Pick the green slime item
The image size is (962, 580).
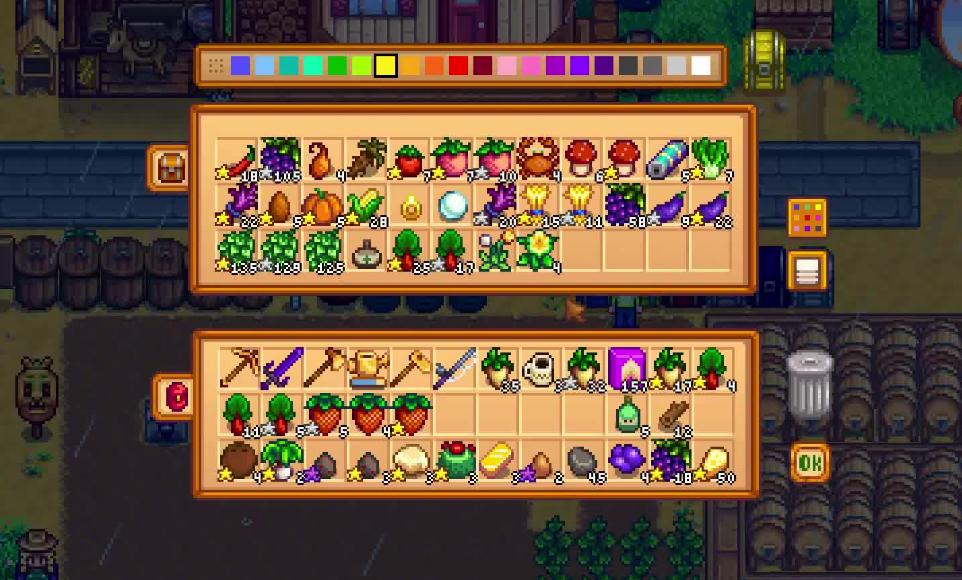pyautogui.click(x=626, y=414)
